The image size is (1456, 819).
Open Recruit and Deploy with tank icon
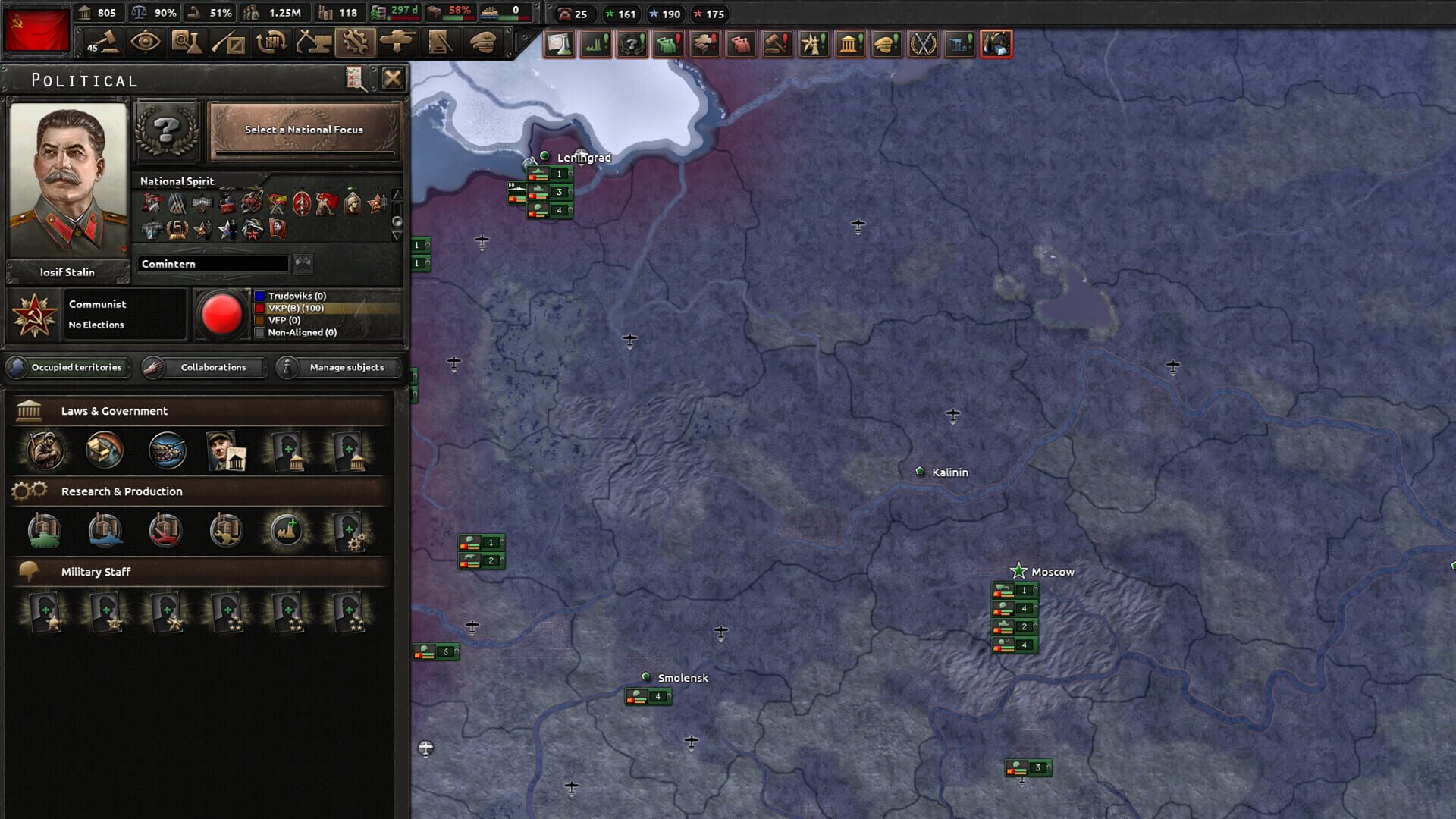[397, 43]
